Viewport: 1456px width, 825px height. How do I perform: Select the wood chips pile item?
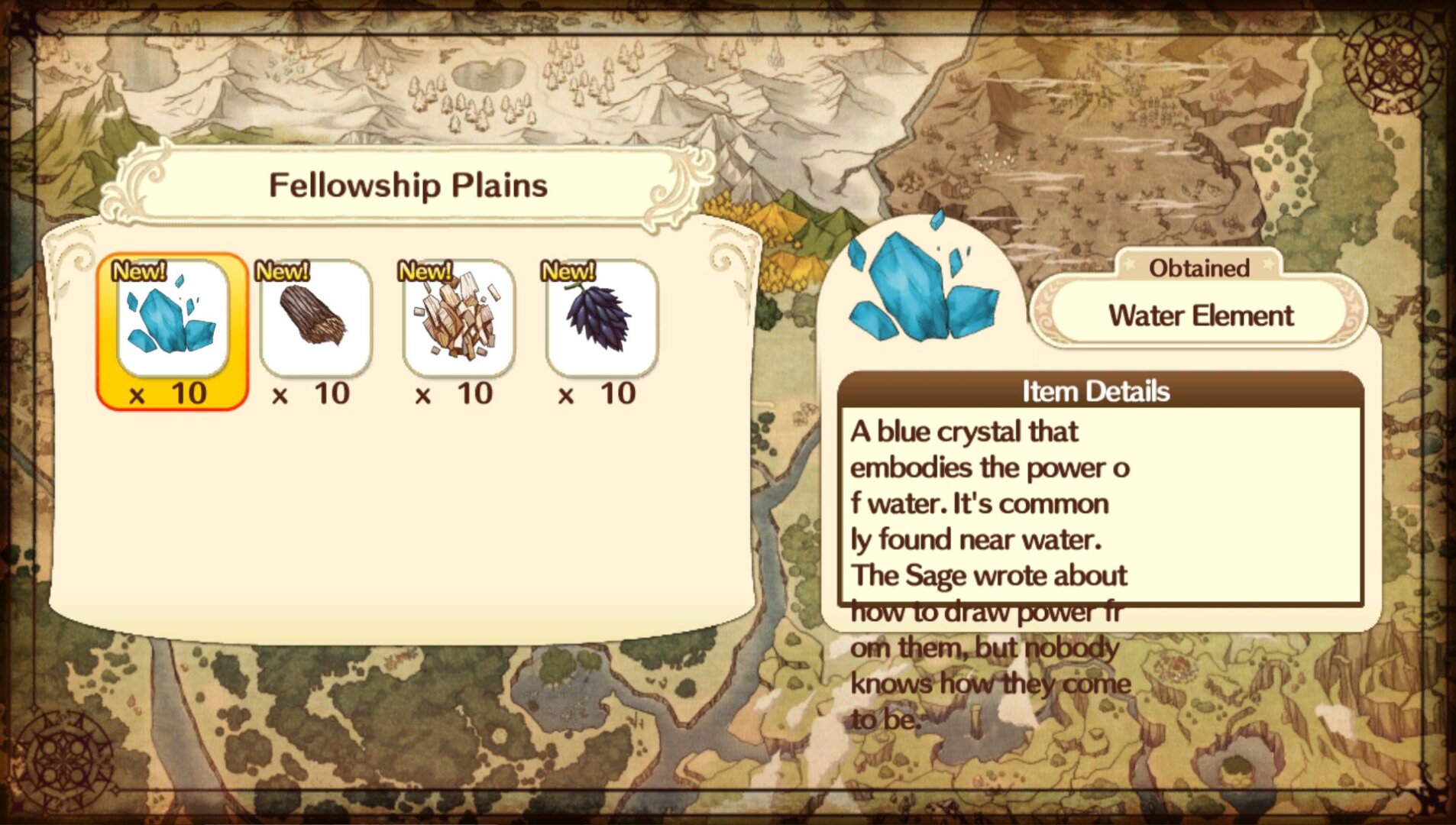pyautogui.click(x=458, y=319)
